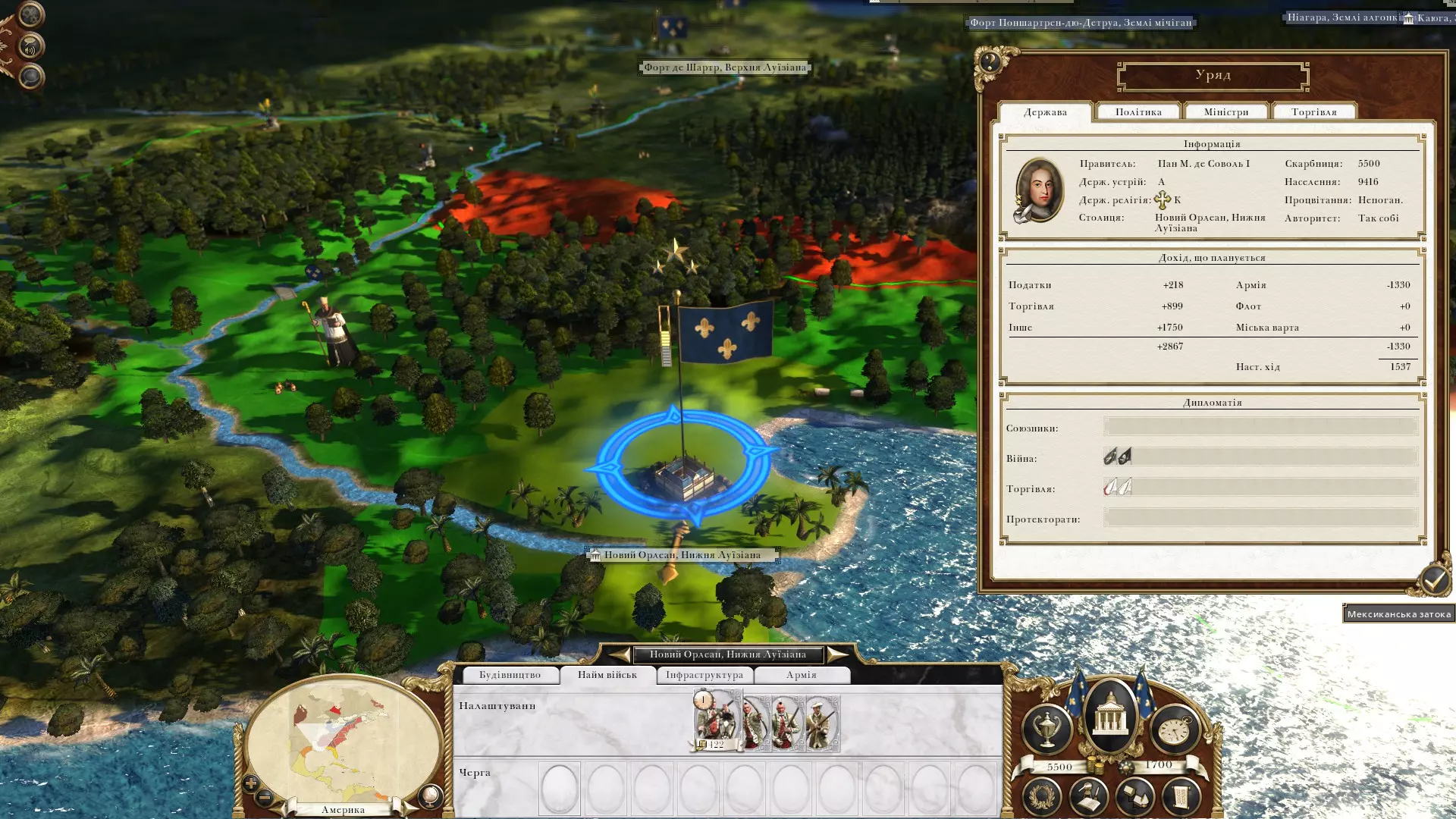Open the research microscope and book button

pyautogui.click(x=1088, y=797)
